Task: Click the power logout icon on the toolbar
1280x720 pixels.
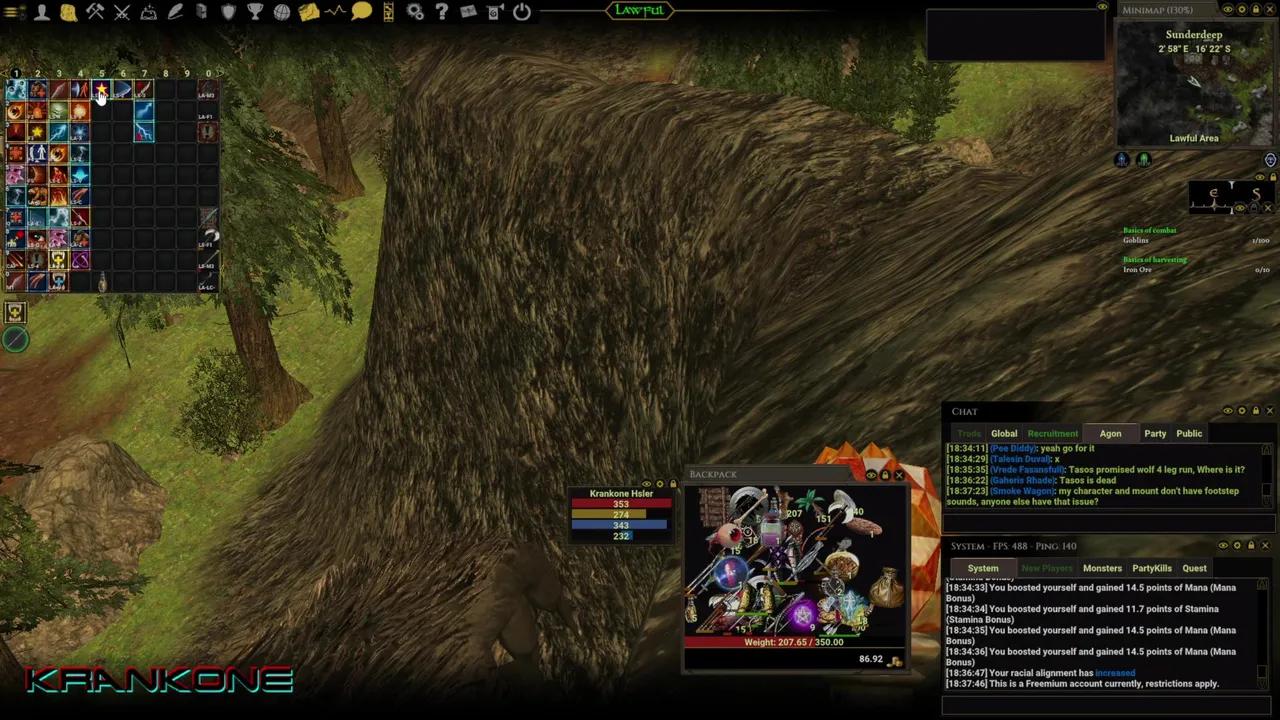Action: [x=521, y=11]
